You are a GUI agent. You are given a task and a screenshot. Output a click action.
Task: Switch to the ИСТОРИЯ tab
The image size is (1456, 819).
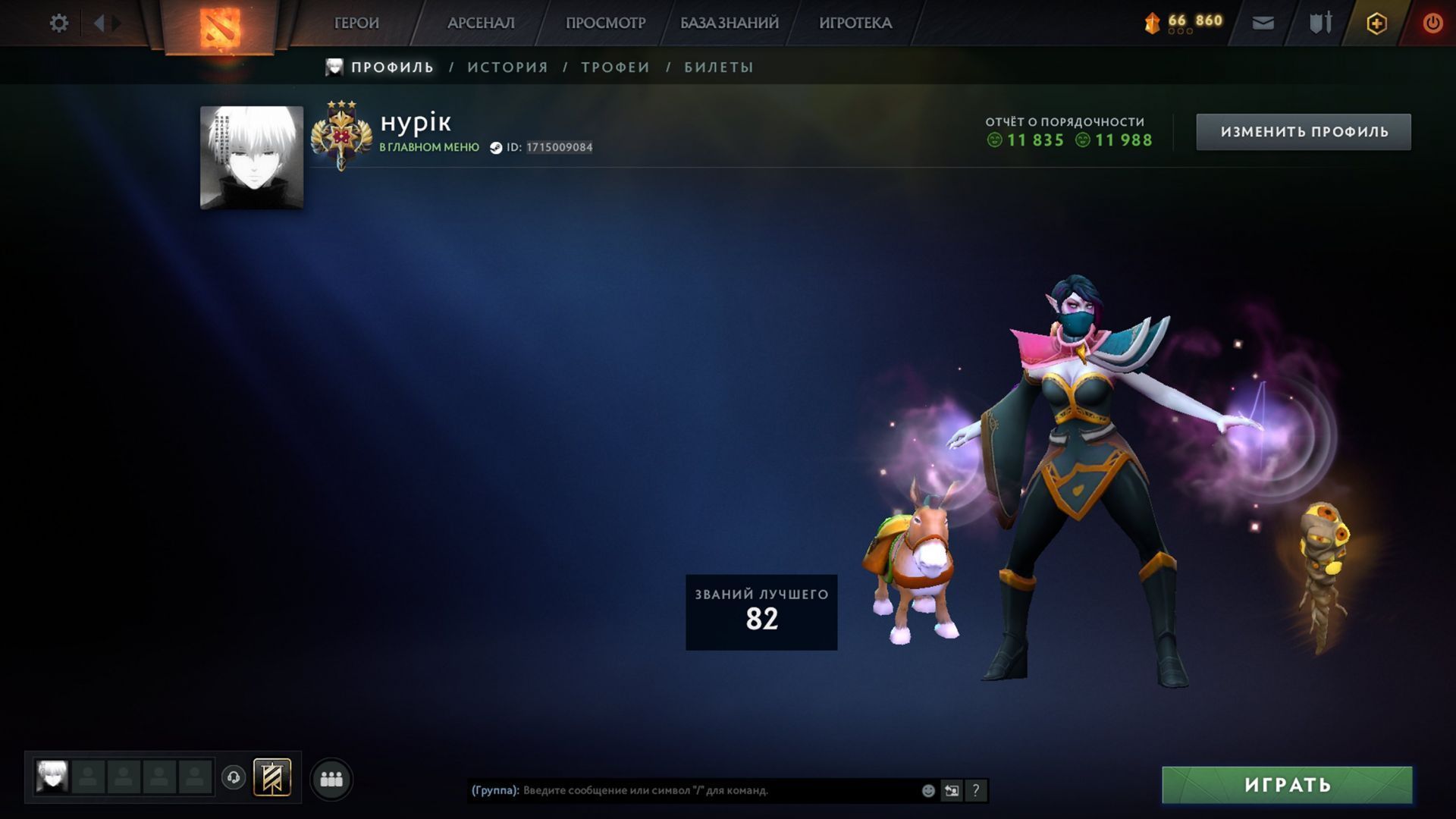point(507,67)
